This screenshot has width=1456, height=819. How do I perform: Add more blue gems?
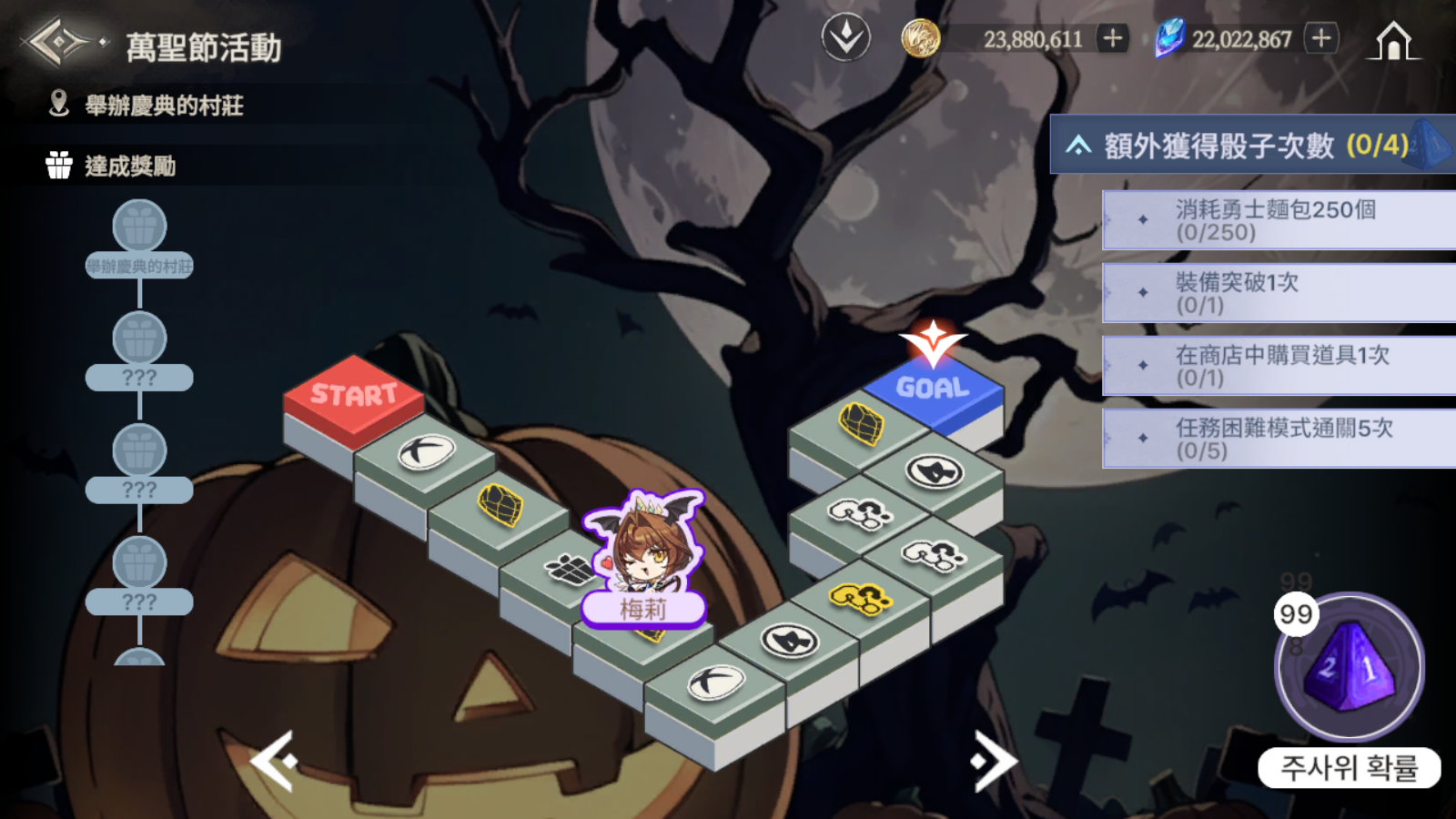point(1321,38)
